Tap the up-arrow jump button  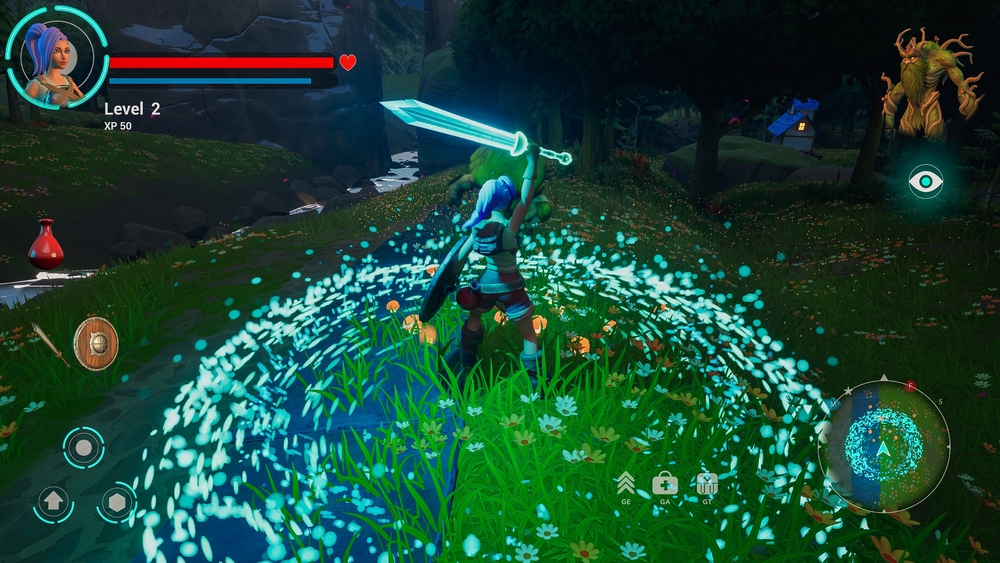tap(53, 502)
